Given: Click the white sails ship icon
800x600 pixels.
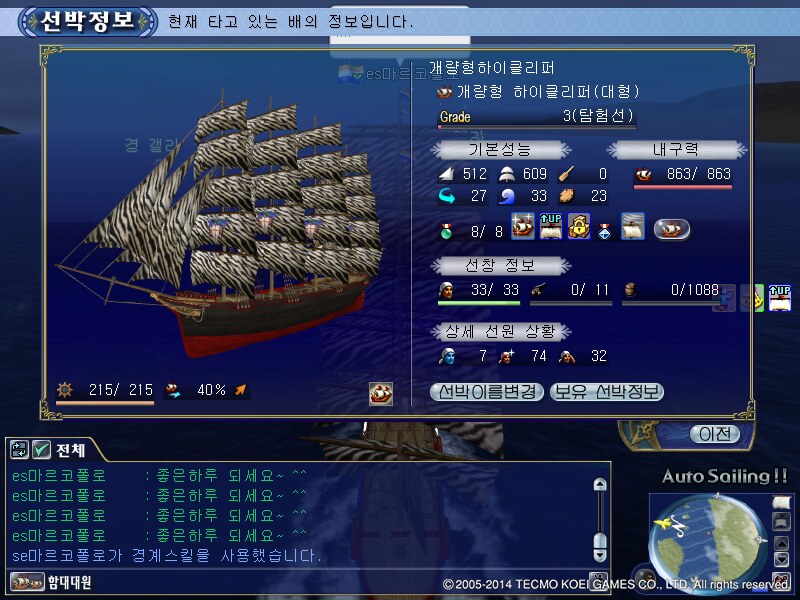Looking at the screenshot, I should (632, 227).
